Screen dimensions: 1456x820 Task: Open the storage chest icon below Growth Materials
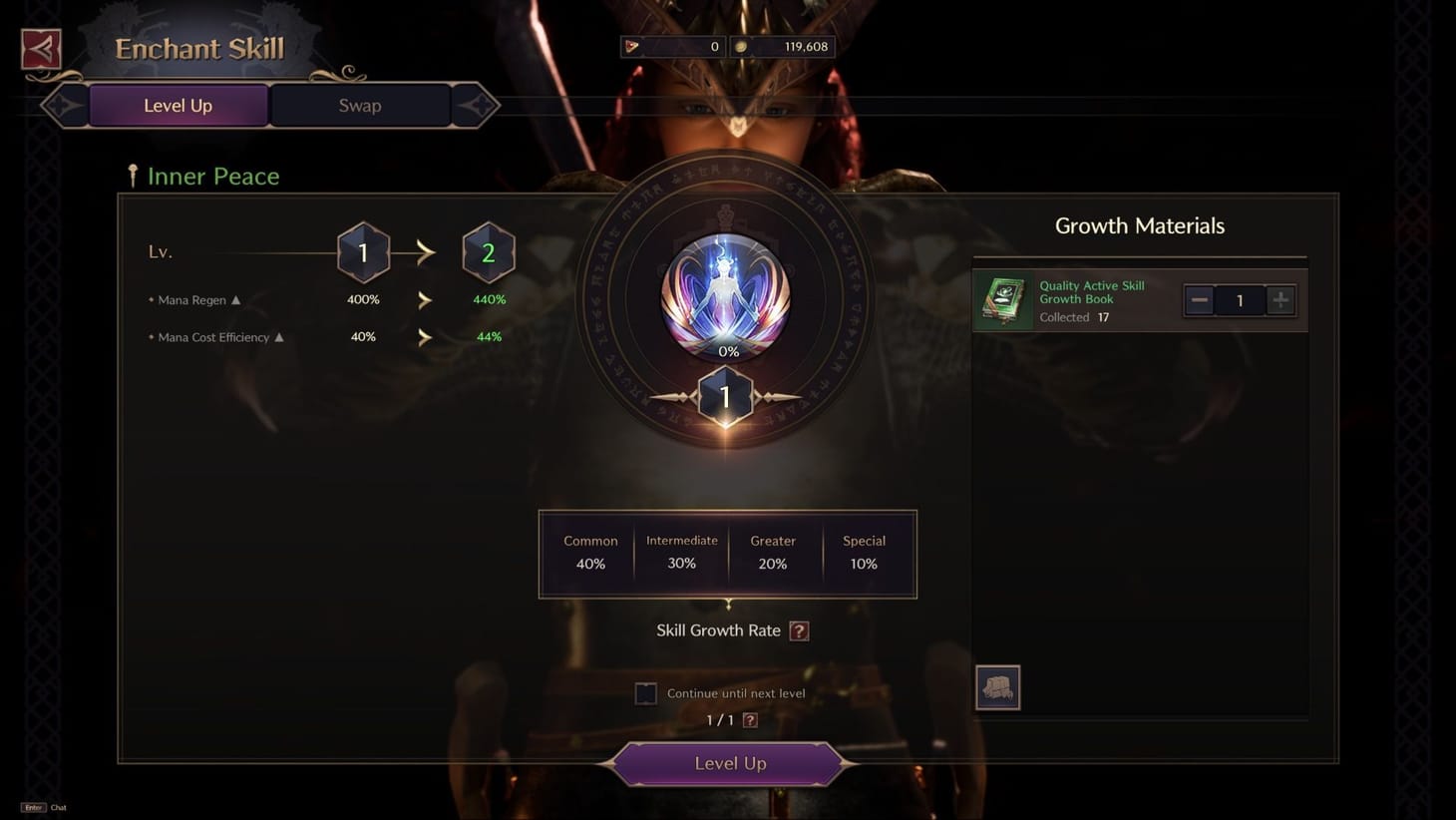point(997,686)
